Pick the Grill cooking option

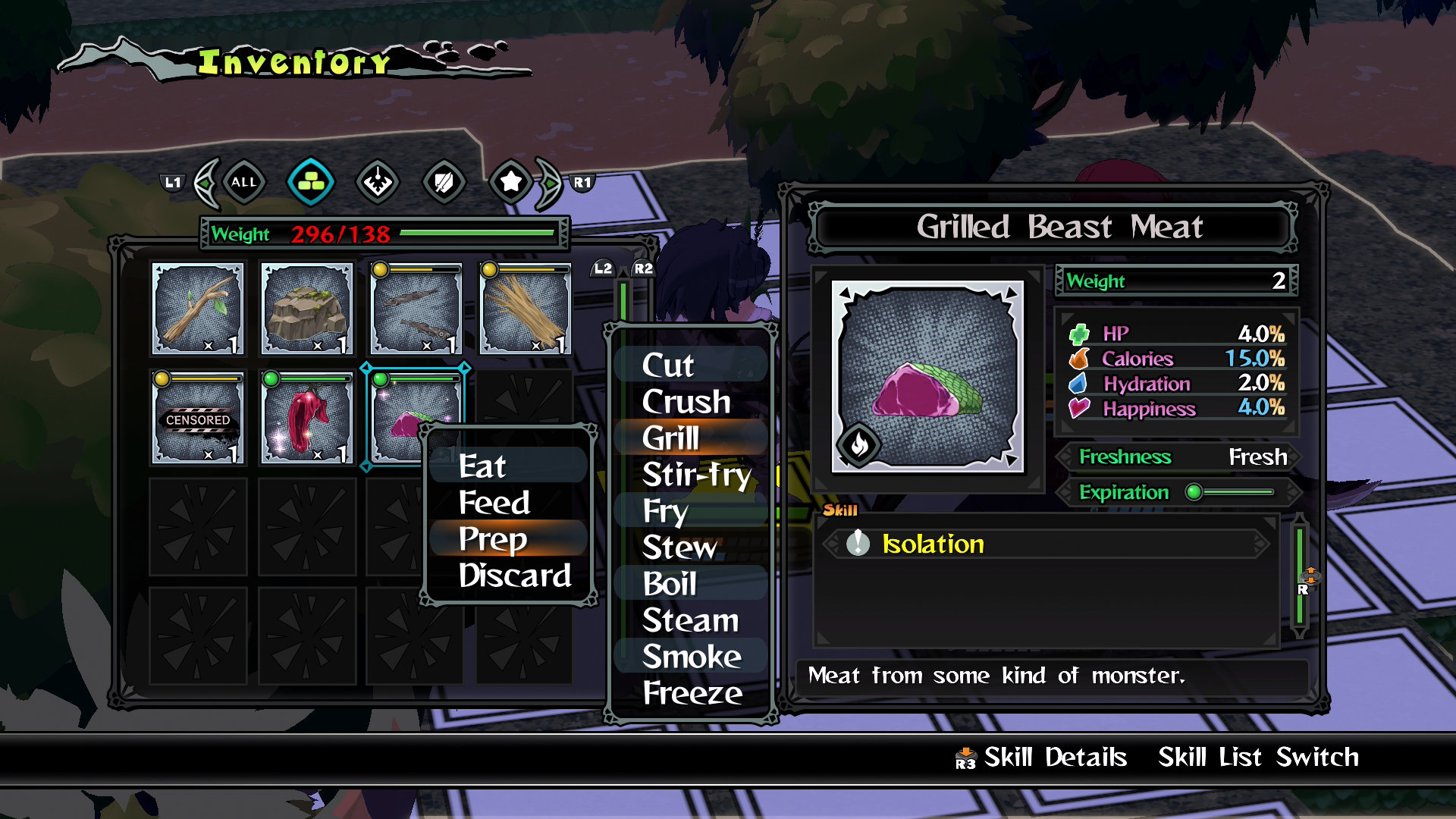click(x=671, y=438)
